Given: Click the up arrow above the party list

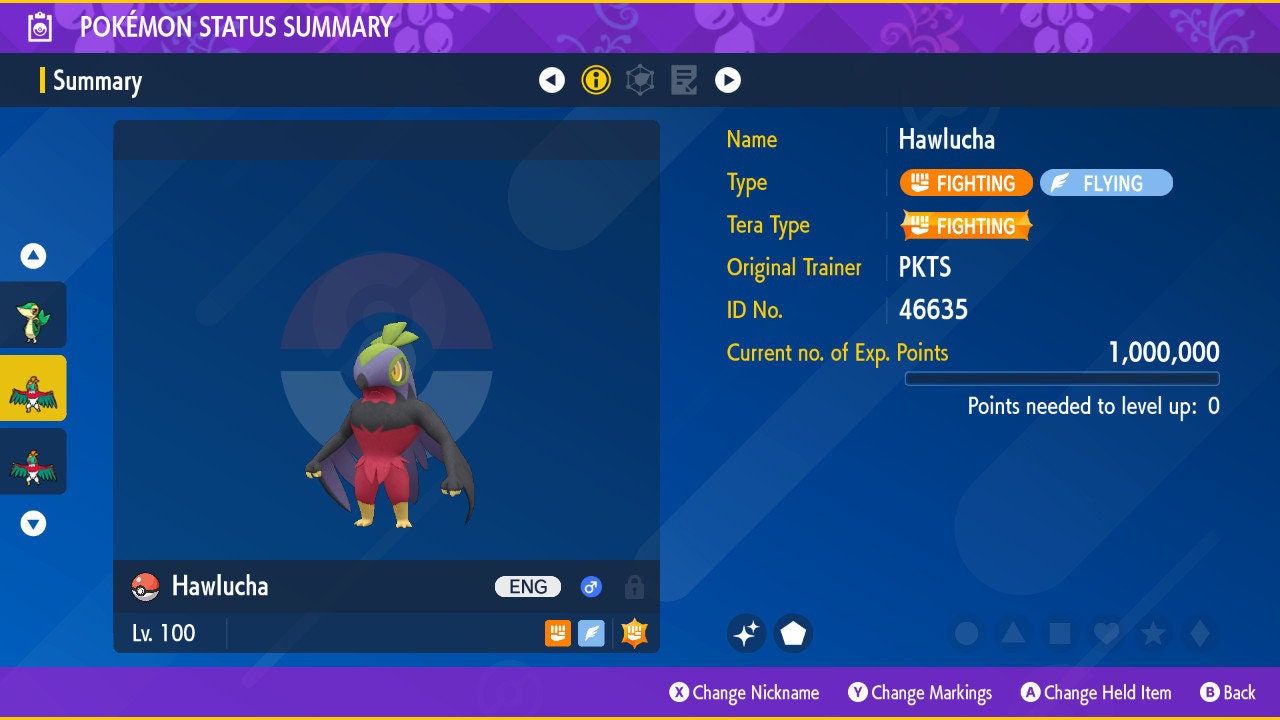Looking at the screenshot, I should click(x=34, y=257).
